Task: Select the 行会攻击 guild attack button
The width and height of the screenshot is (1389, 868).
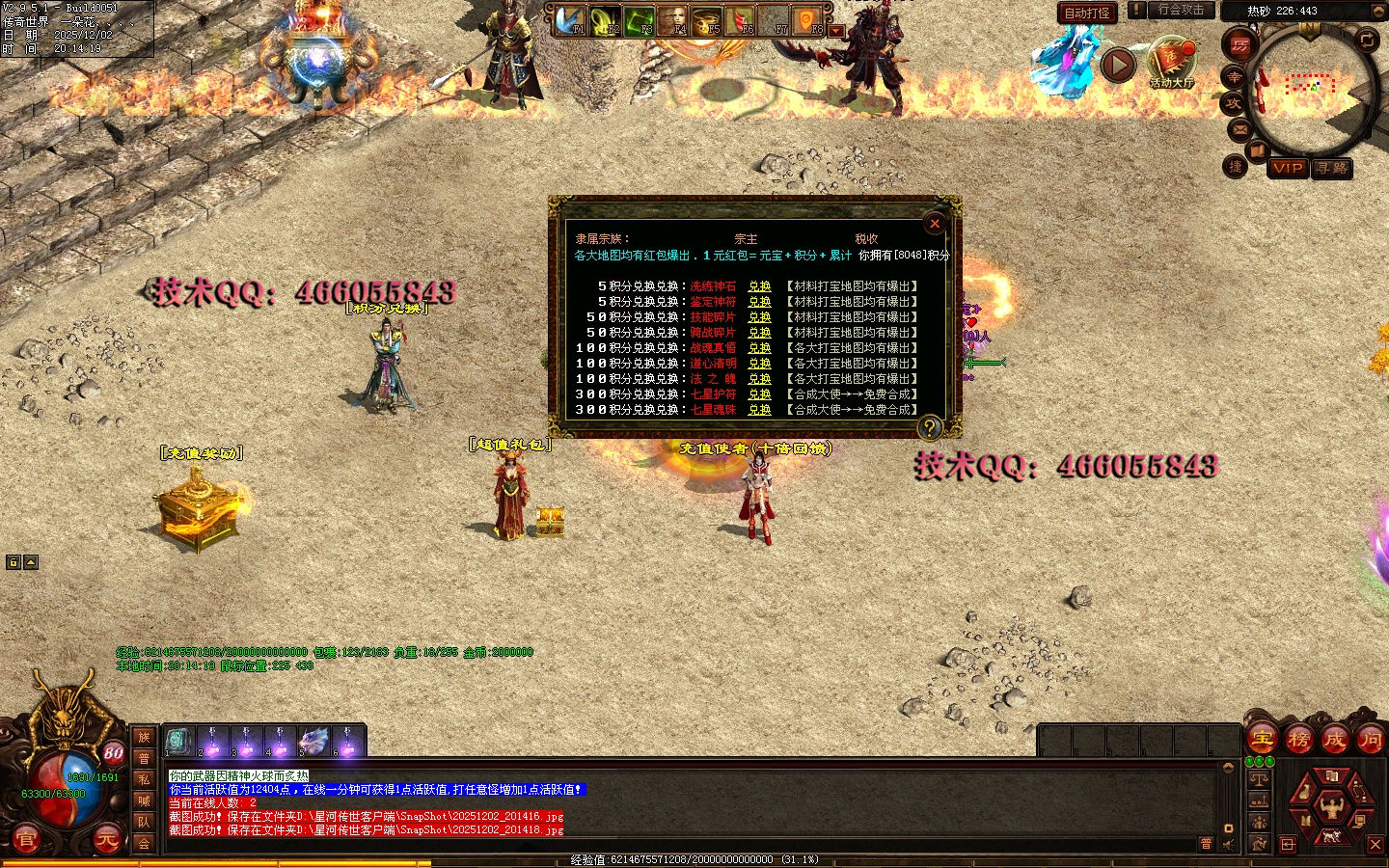Action: (1181, 10)
